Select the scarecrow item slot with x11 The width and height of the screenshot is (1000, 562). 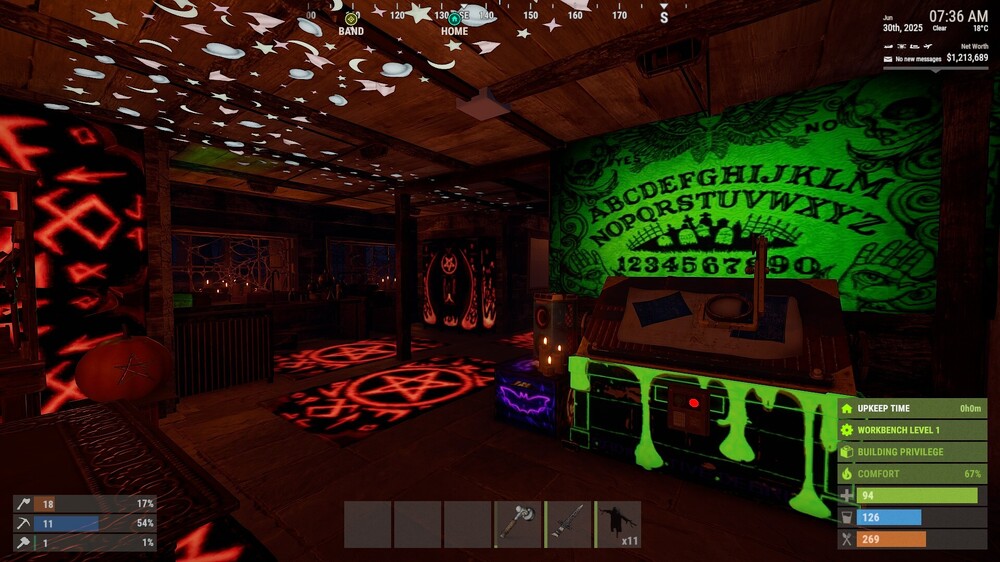[x=618, y=524]
